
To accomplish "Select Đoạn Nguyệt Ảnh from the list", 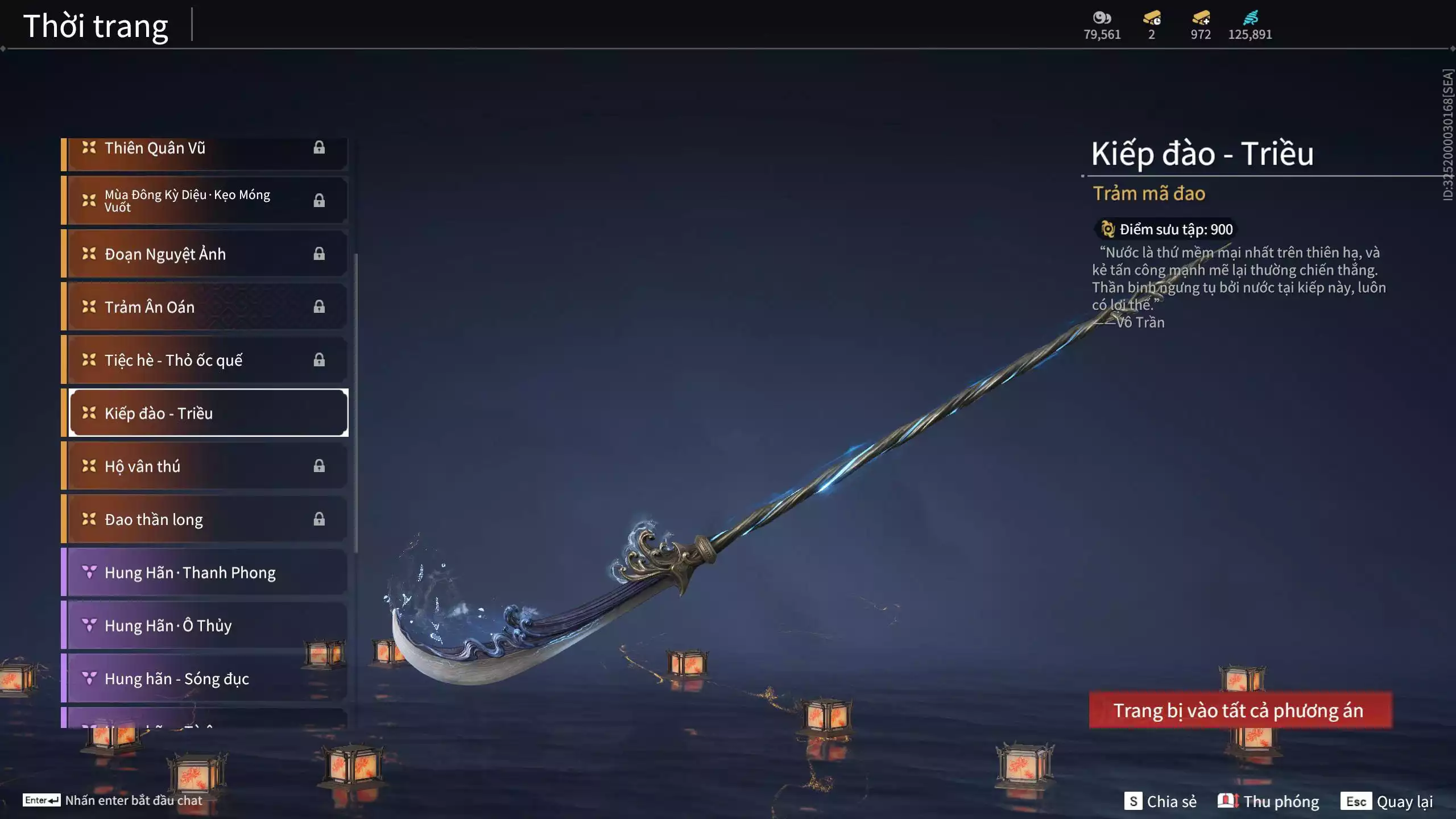I will point(205,254).
